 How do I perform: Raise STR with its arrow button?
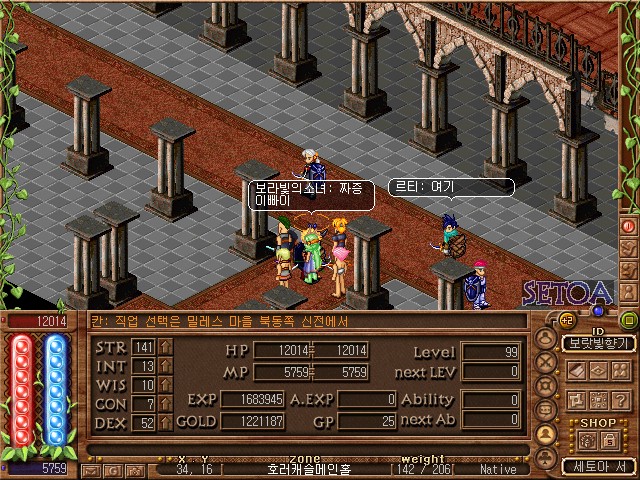click(165, 347)
